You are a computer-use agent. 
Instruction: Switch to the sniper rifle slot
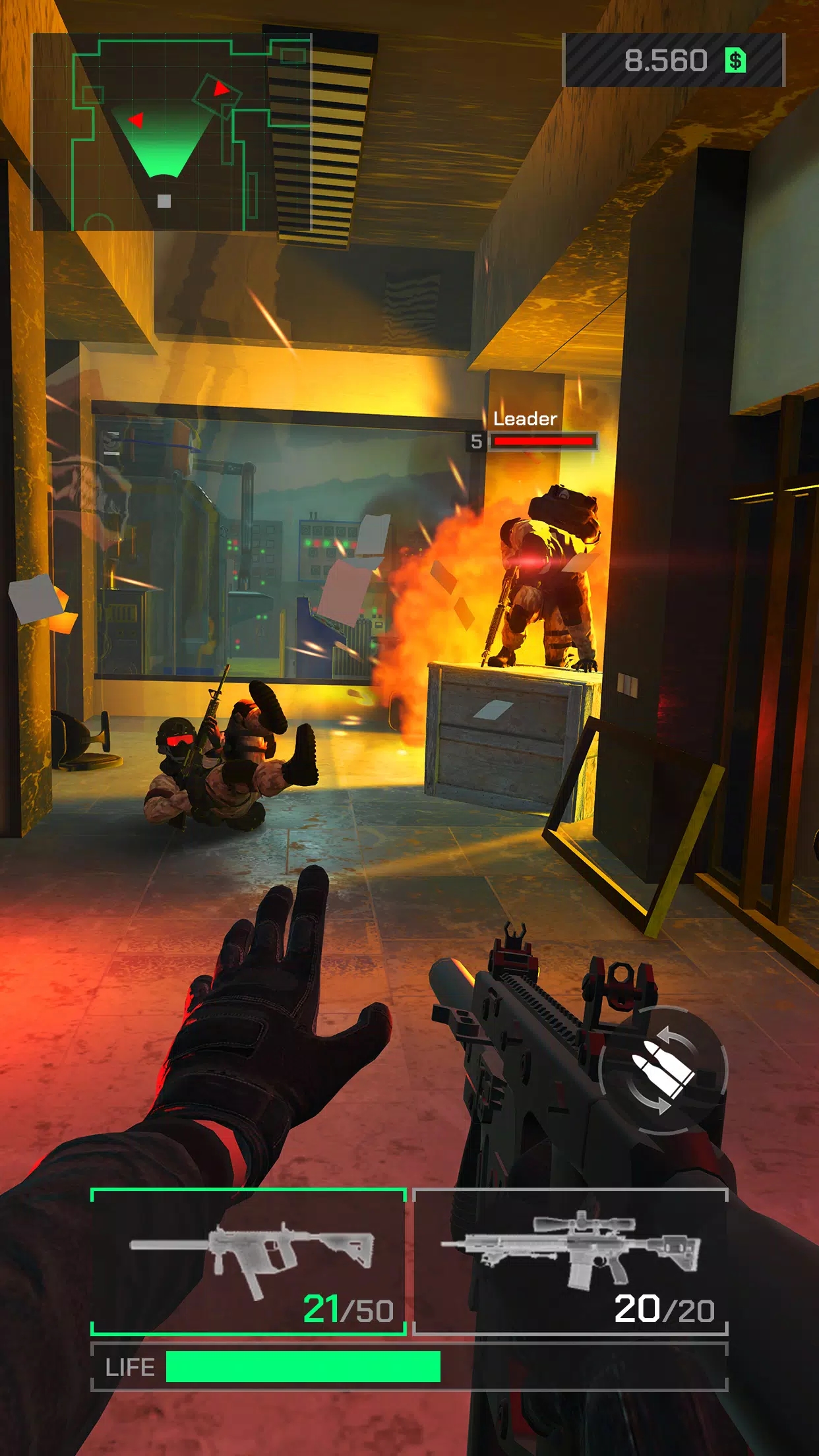point(570,1261)
